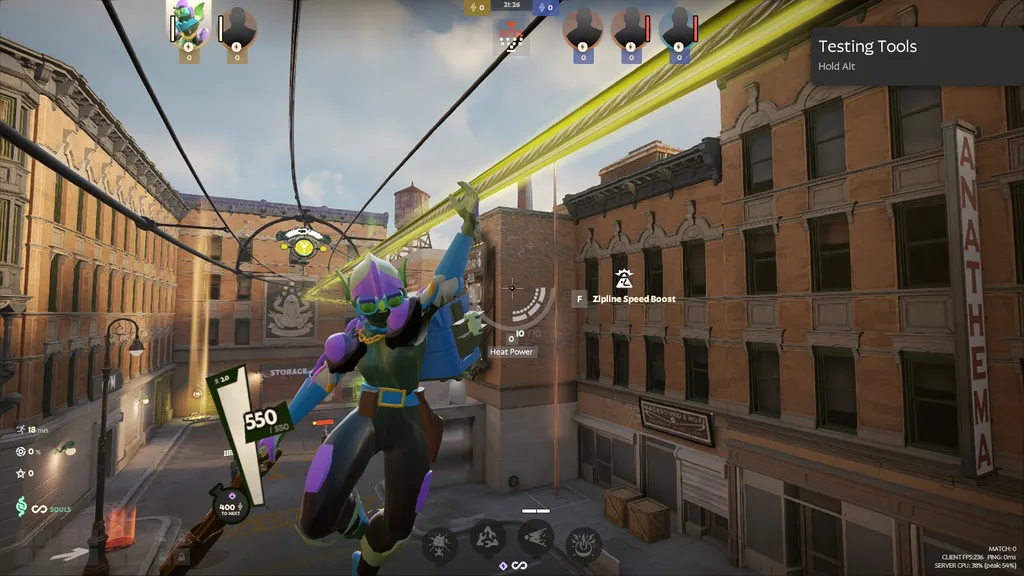Use the recycle triangle ability
Image resolution: width=1024 pixels, height=576 pixels.
click(488, 538)
